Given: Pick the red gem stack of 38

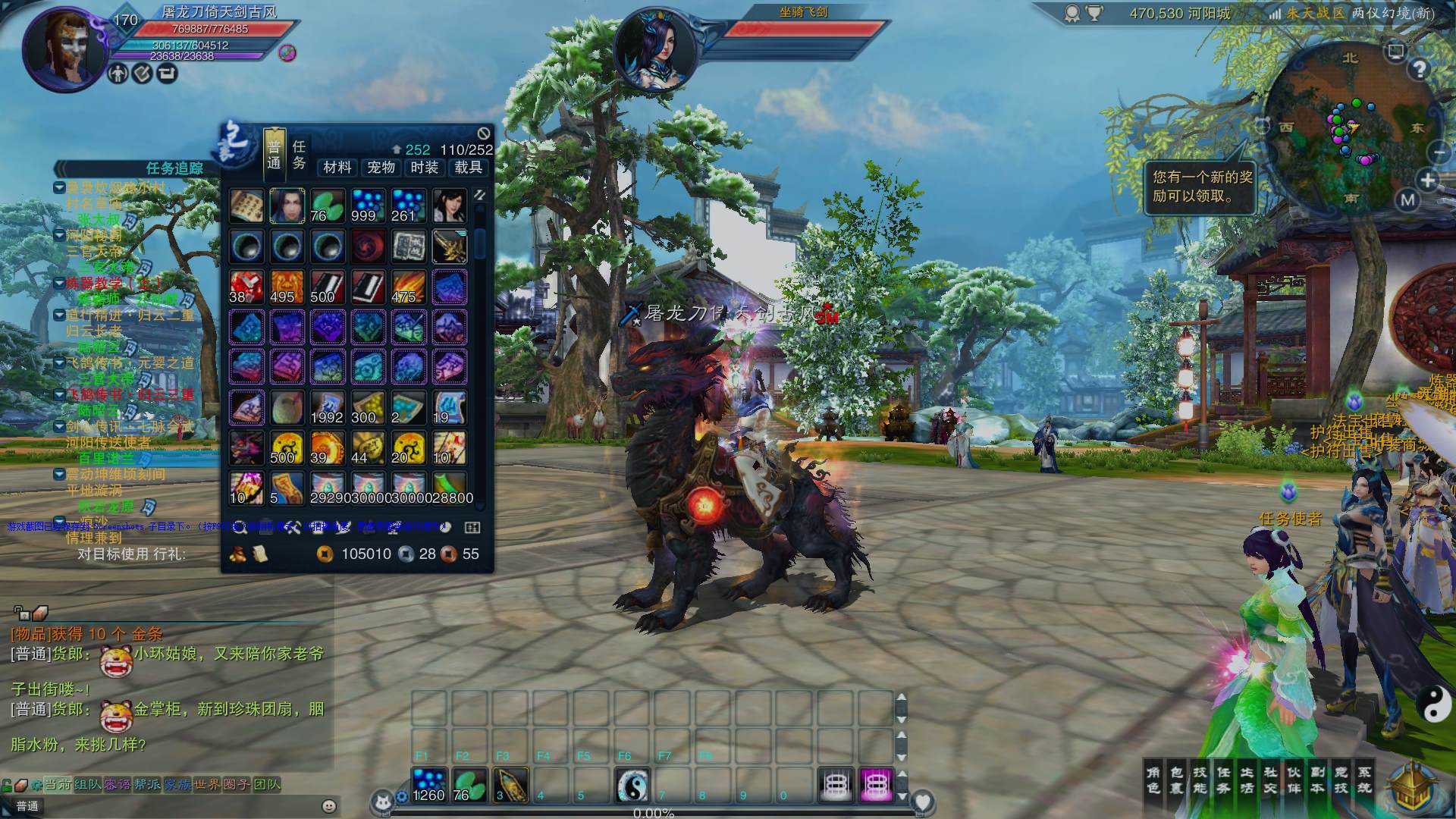Looking at the screenshot, I should coord(246,287).
